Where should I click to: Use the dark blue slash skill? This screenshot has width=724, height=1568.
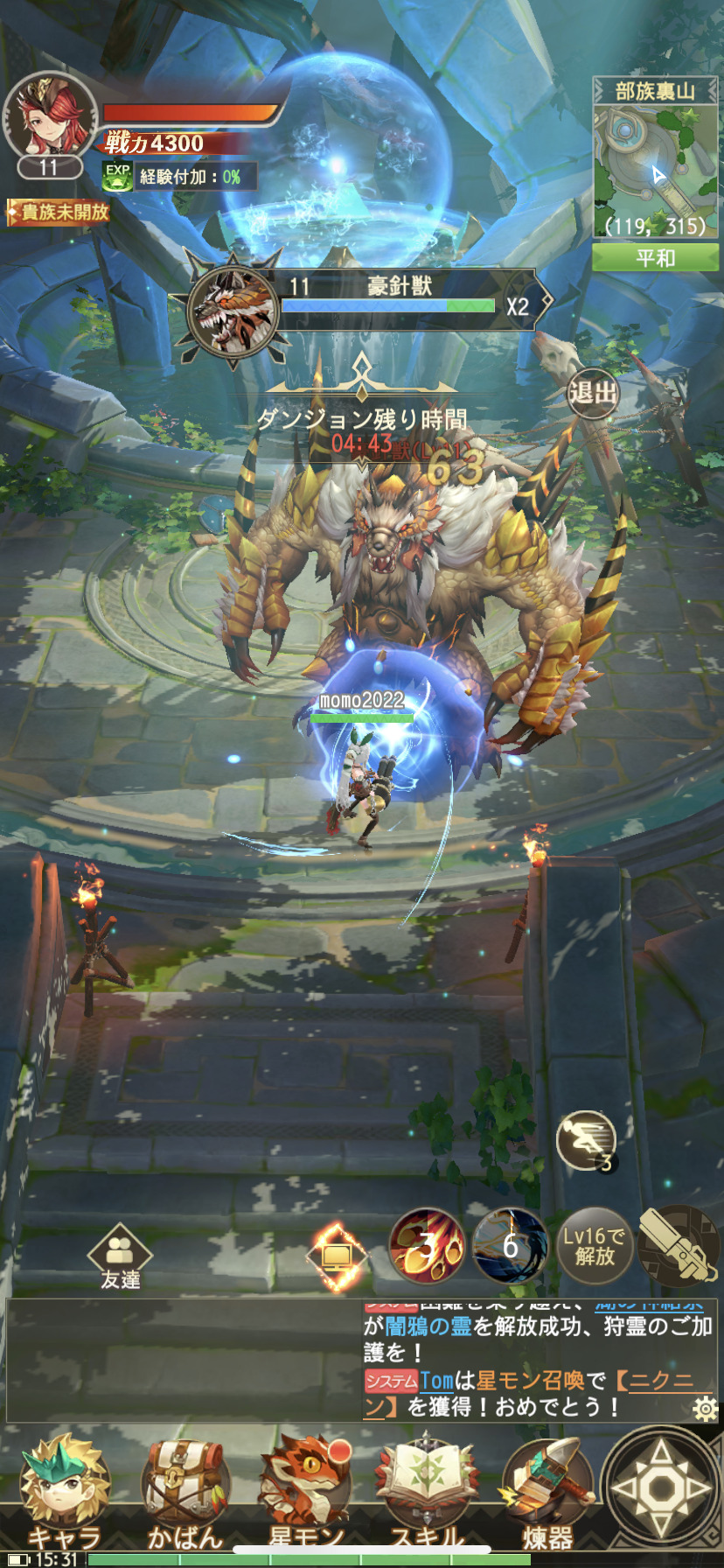point(510,1246)
